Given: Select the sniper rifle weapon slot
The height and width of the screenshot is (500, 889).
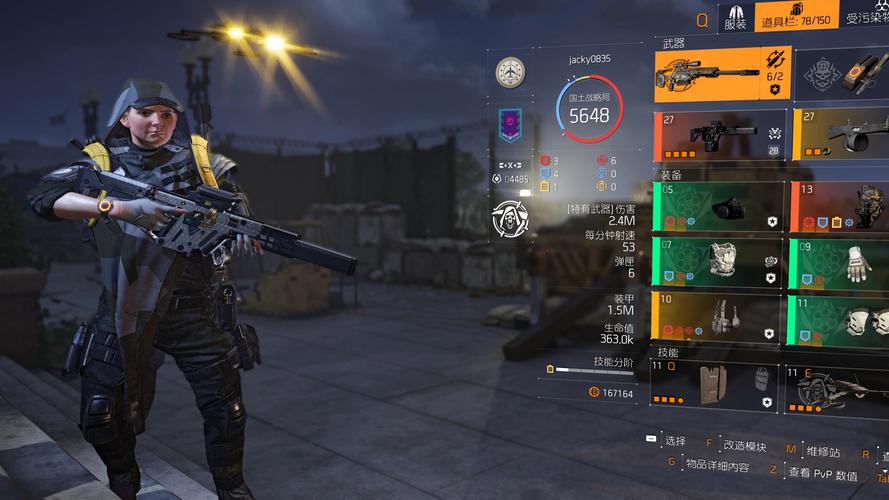Looking at the screenshot, I should point(722,74).
